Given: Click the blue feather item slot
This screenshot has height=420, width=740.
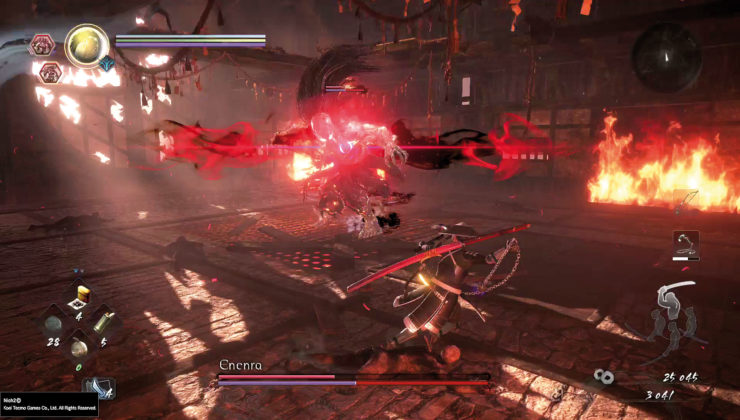Looking at the screenshot, I should [x=99, y=387].
